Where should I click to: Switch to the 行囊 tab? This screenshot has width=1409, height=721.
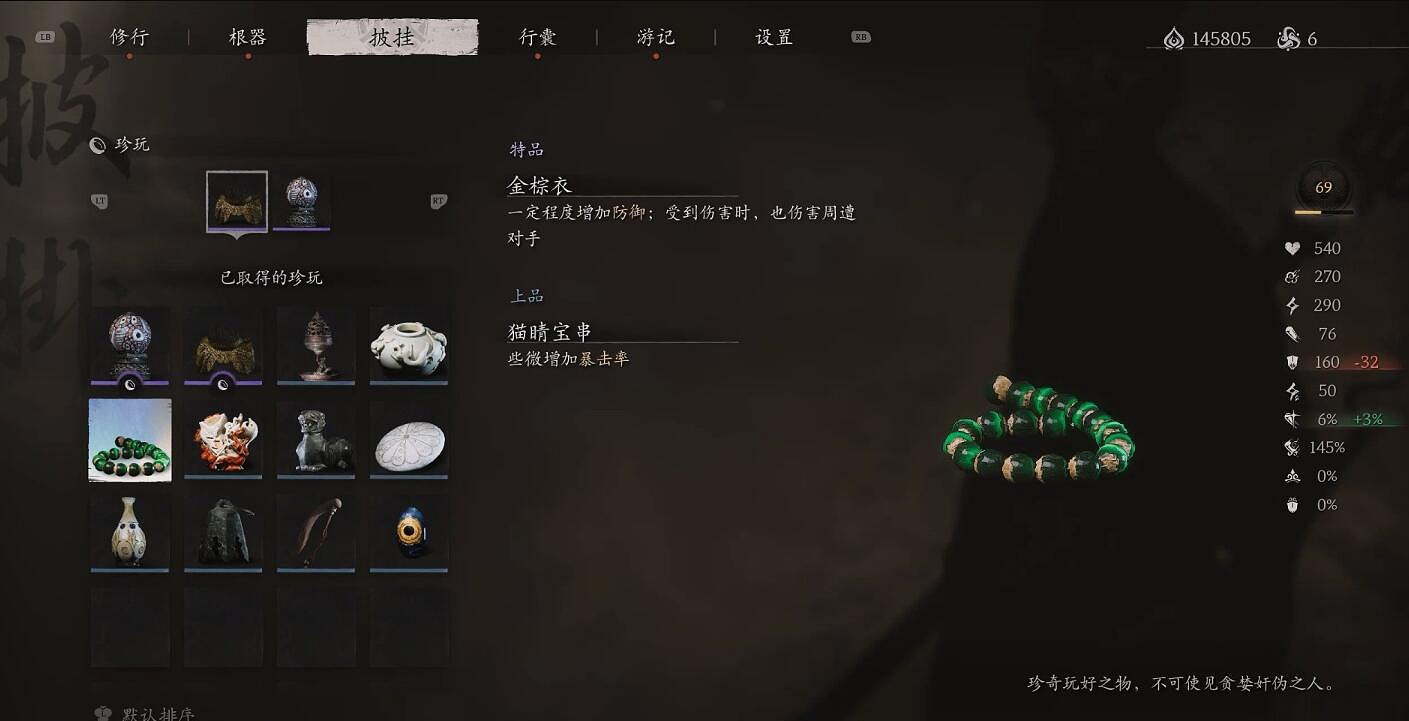click(x=538, y=36)
